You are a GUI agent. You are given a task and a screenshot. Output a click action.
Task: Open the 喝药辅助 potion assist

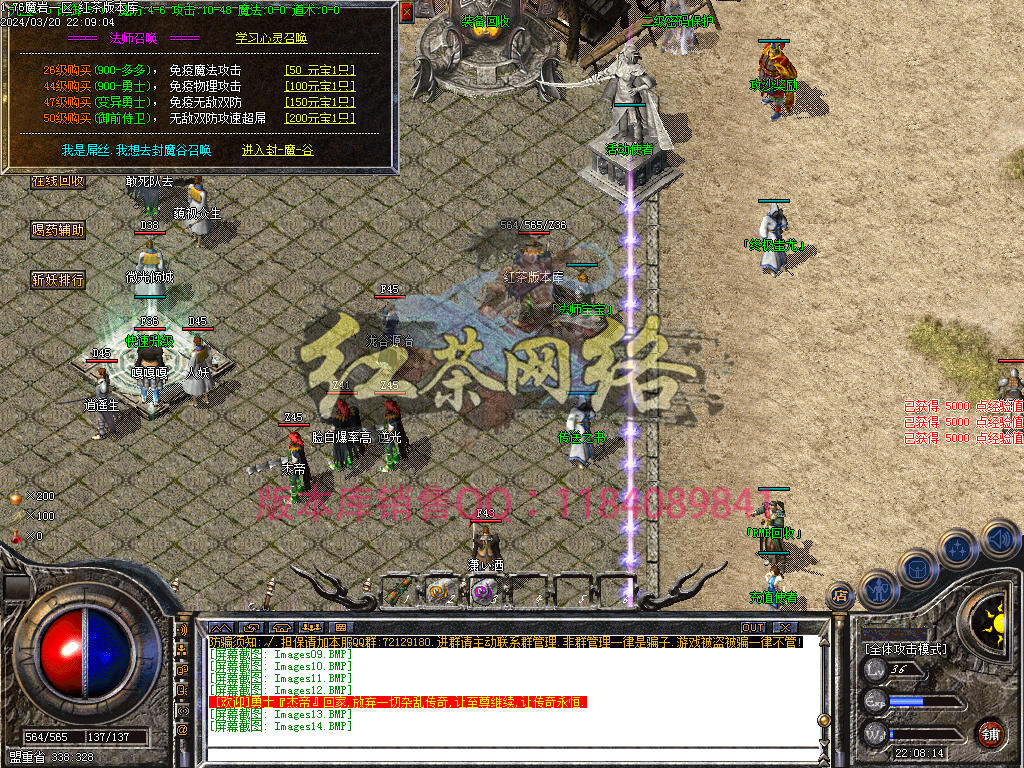click(58, 230)
